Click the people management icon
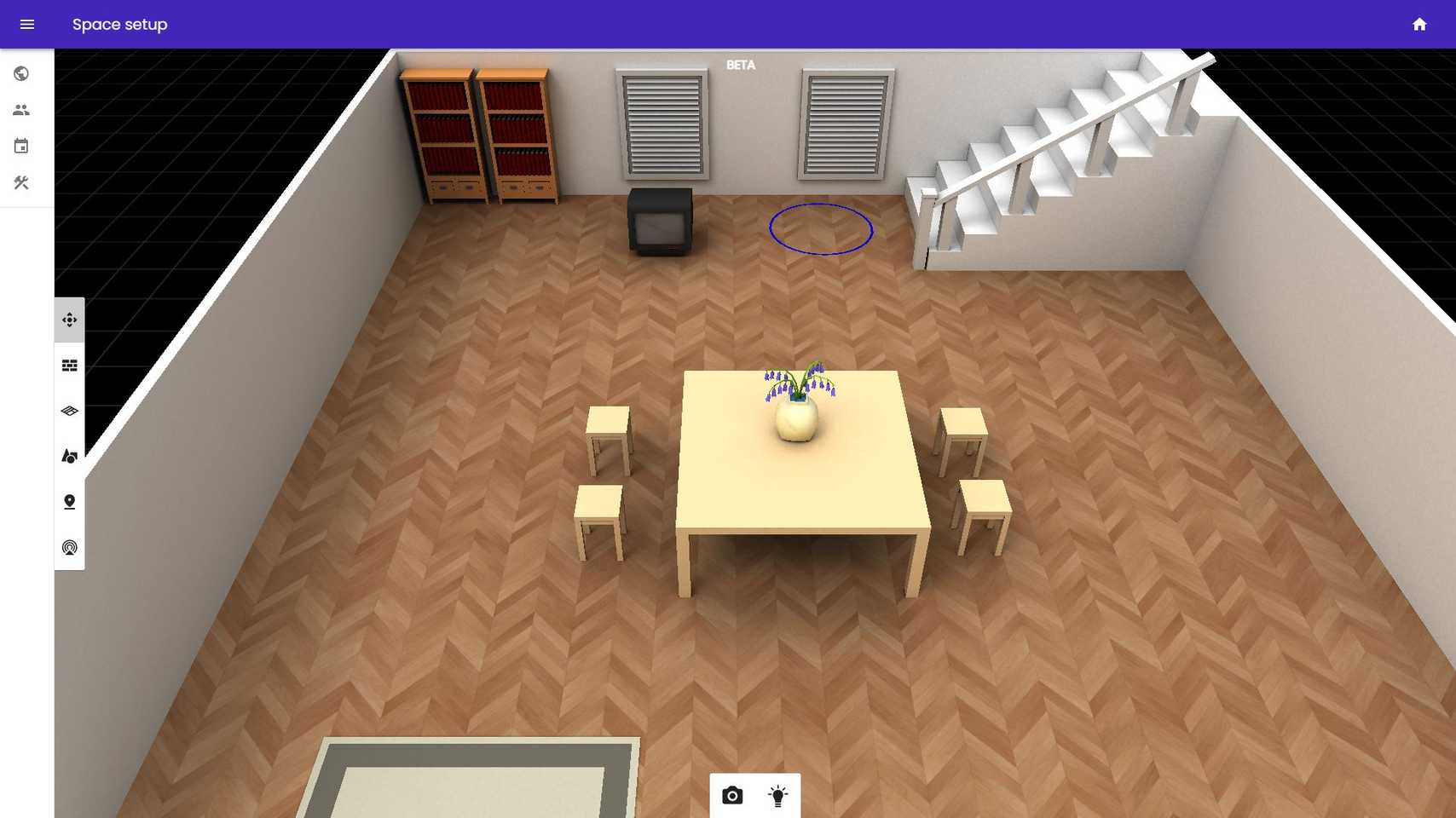1456x818 pixels. click(20, 109)
